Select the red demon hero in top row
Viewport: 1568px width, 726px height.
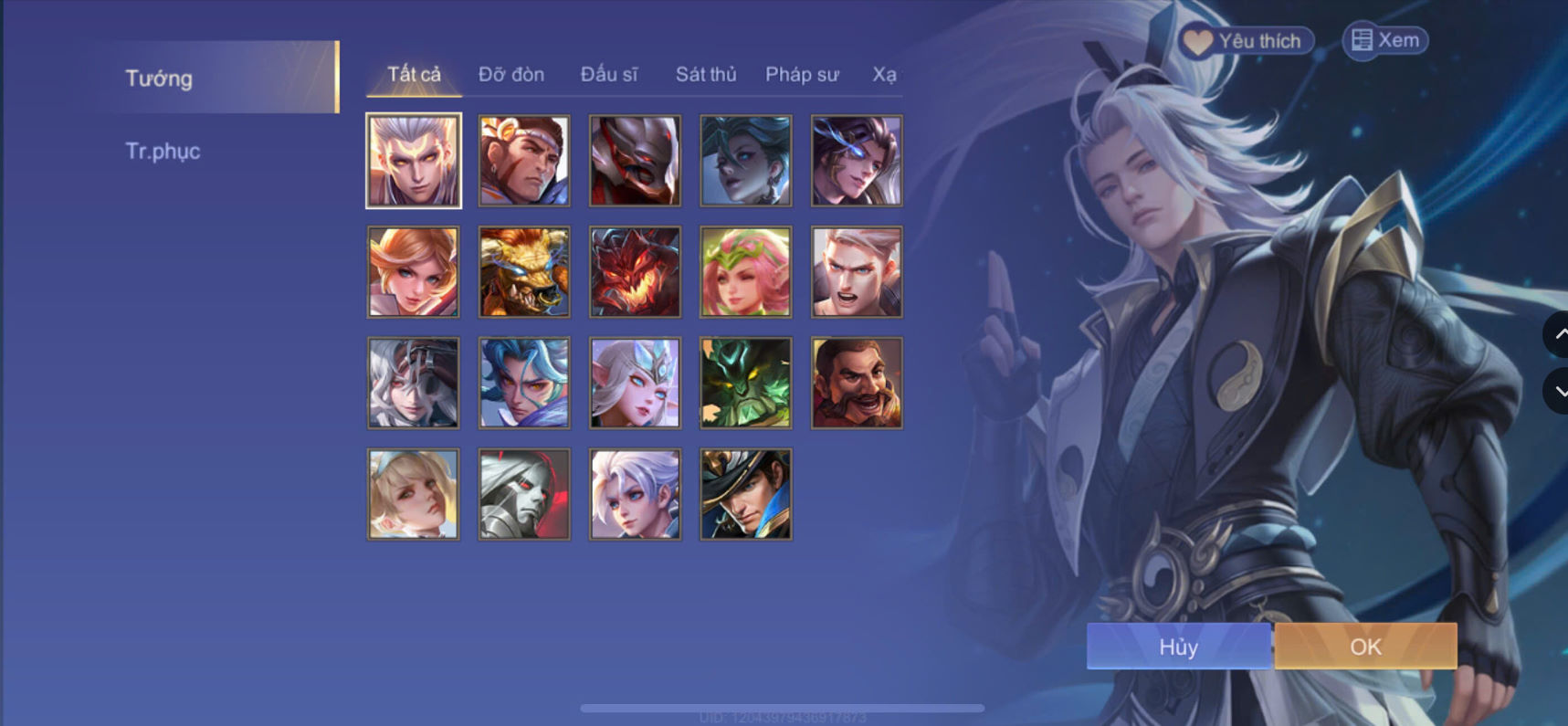[635, 161]
